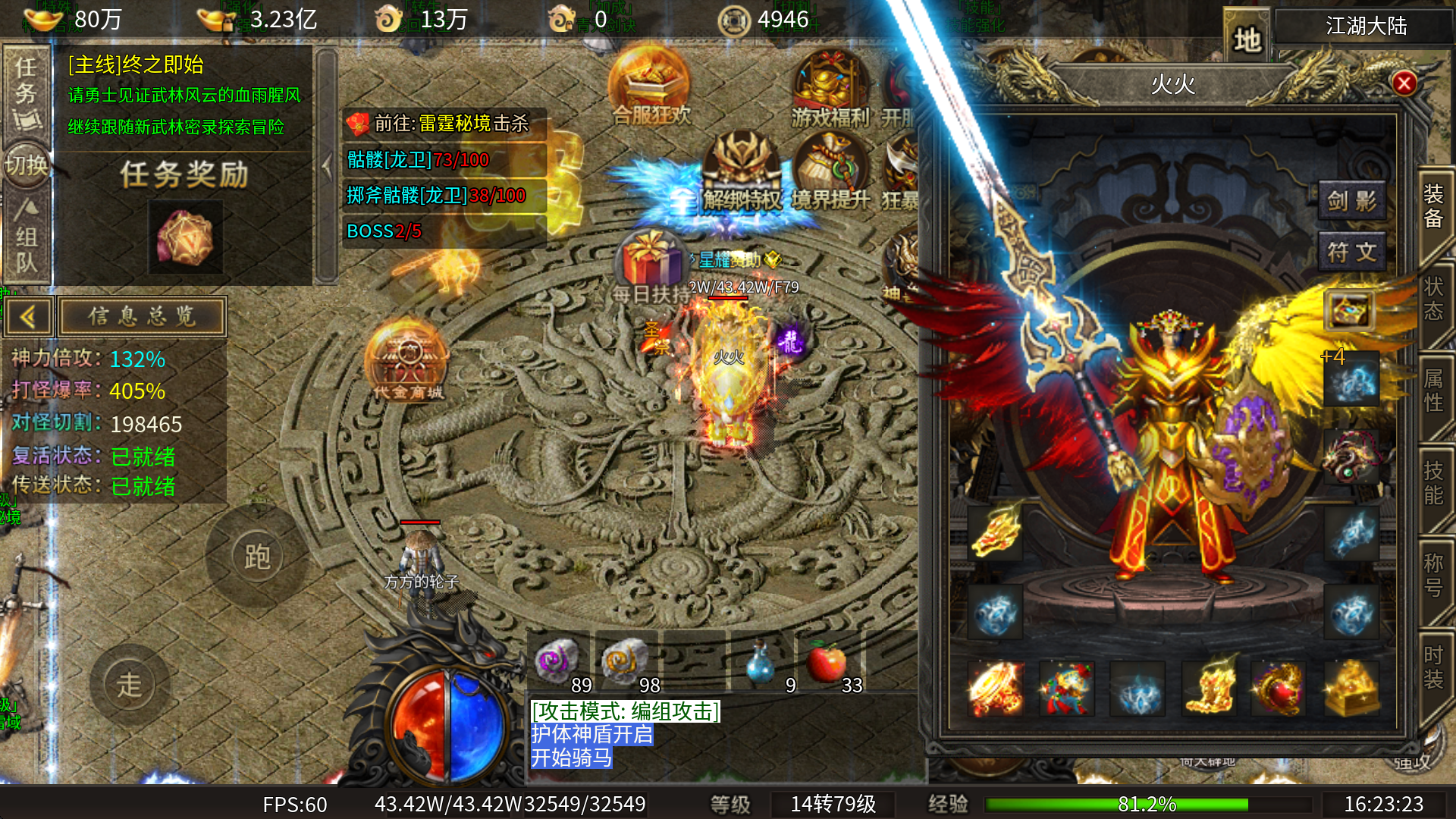Open the 代金商城 voucher shop
The width and height of the screenshot is (1456, 819).
407,362
